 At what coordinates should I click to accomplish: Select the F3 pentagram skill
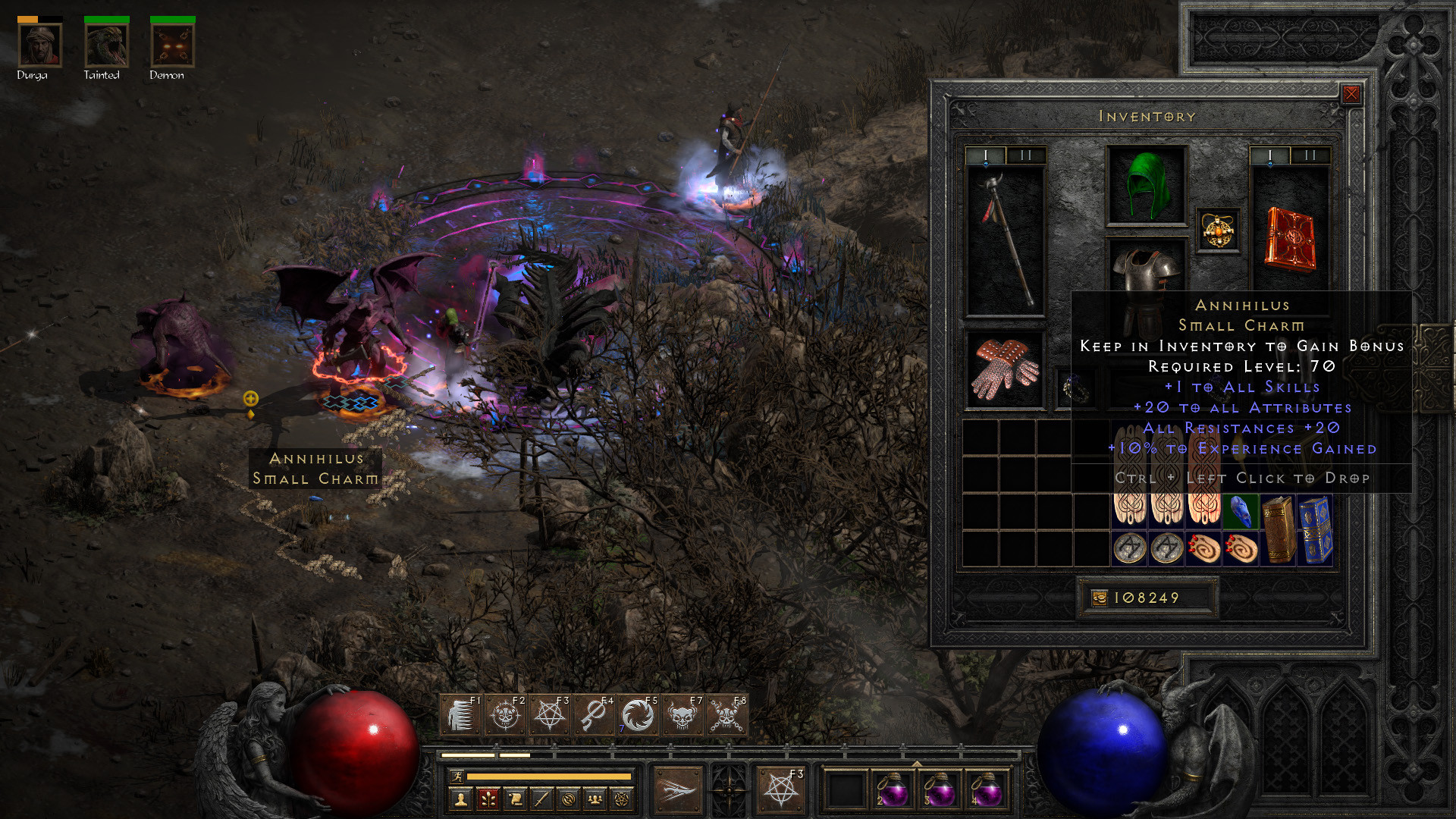tap(549, 713)
